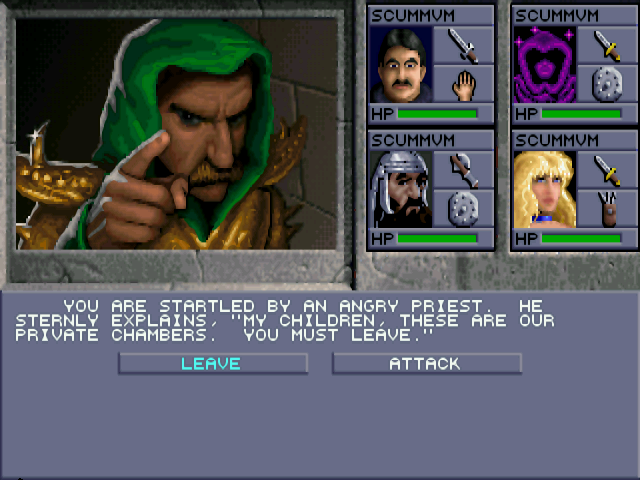Click the mustached man's sword slot

point(463,45)
